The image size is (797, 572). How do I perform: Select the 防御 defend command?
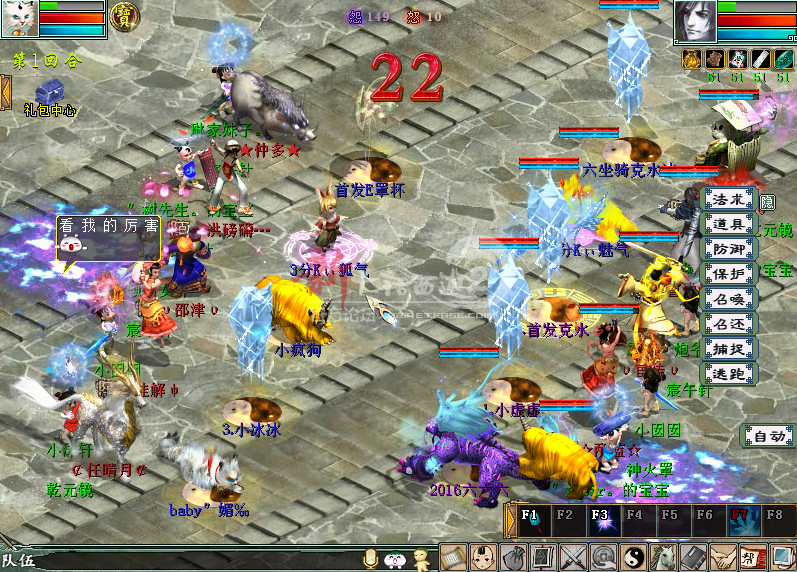[728, 249]
